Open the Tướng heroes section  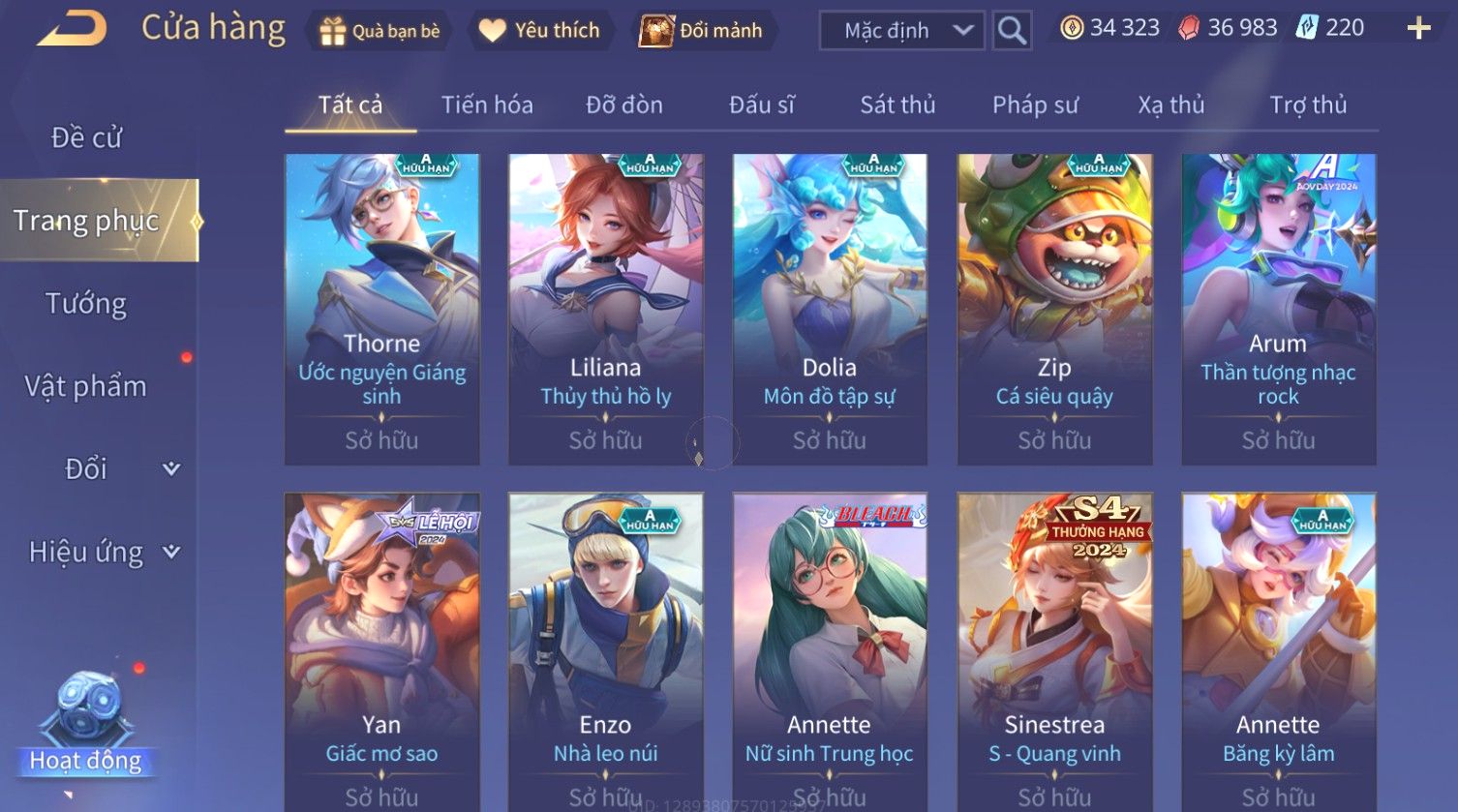[86, 304]
